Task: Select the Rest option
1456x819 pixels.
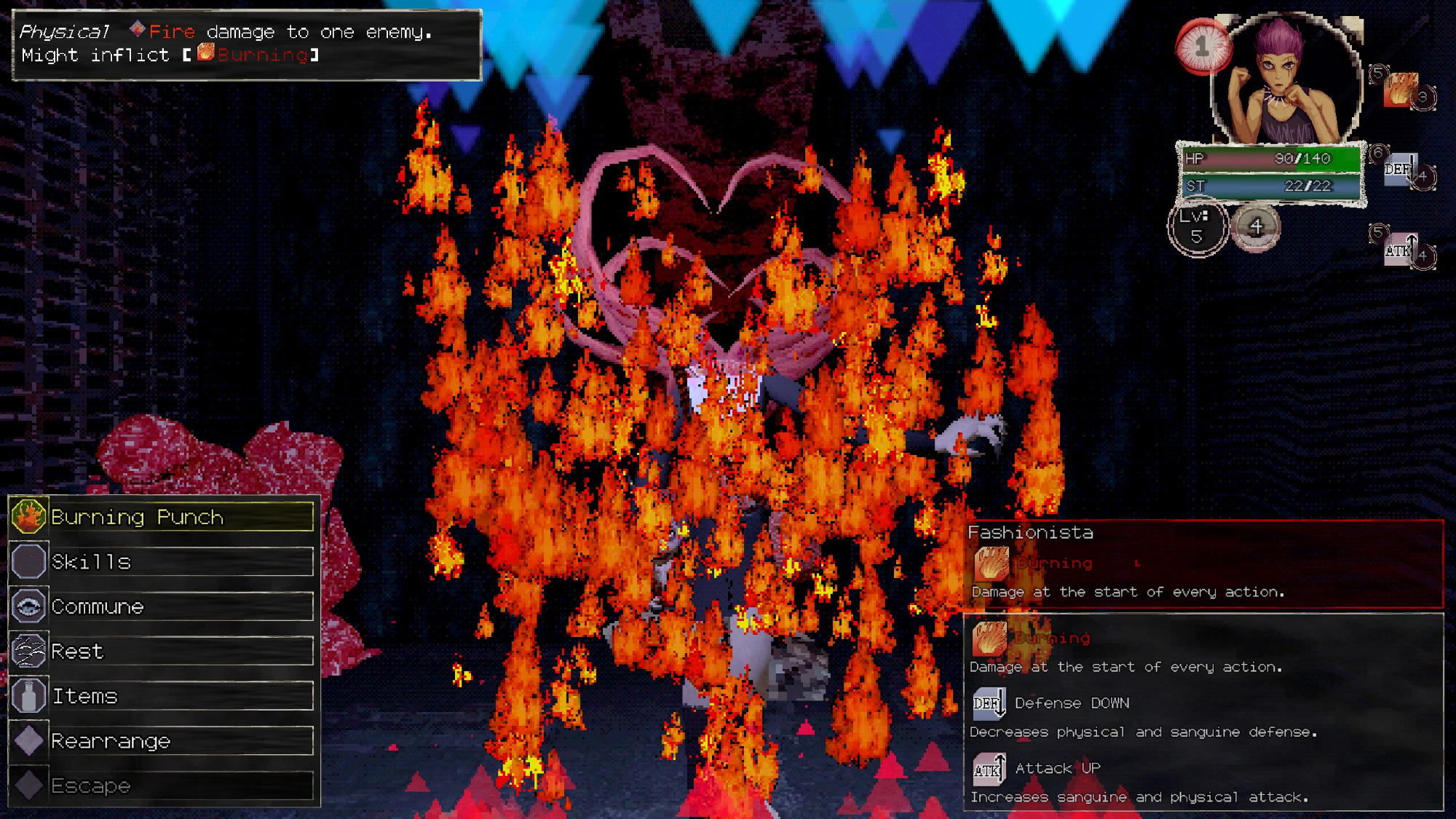Action: (162, 652)
